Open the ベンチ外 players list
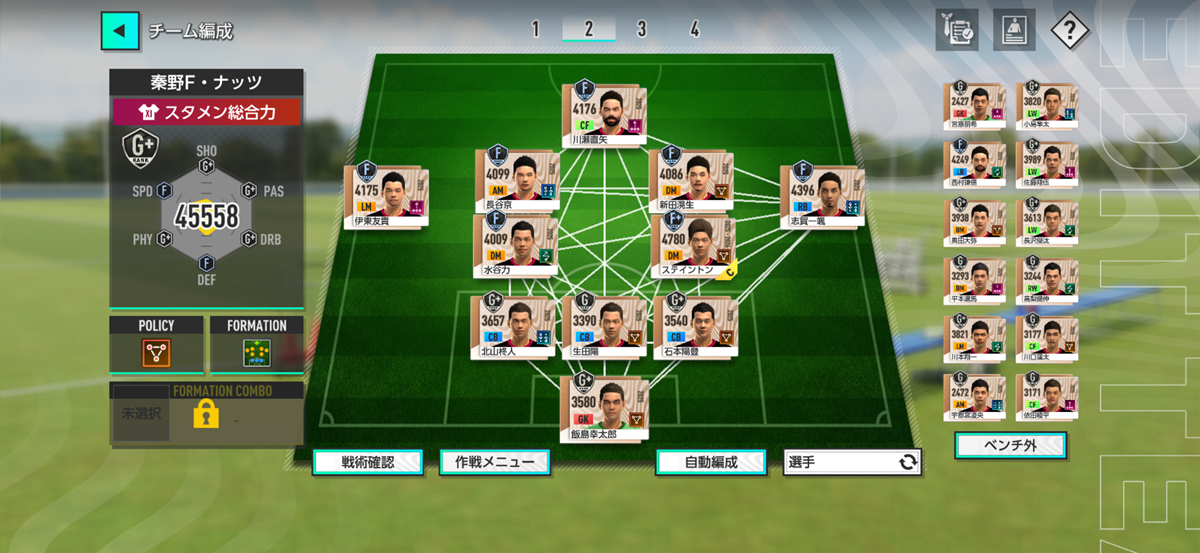 (1010, 444)
